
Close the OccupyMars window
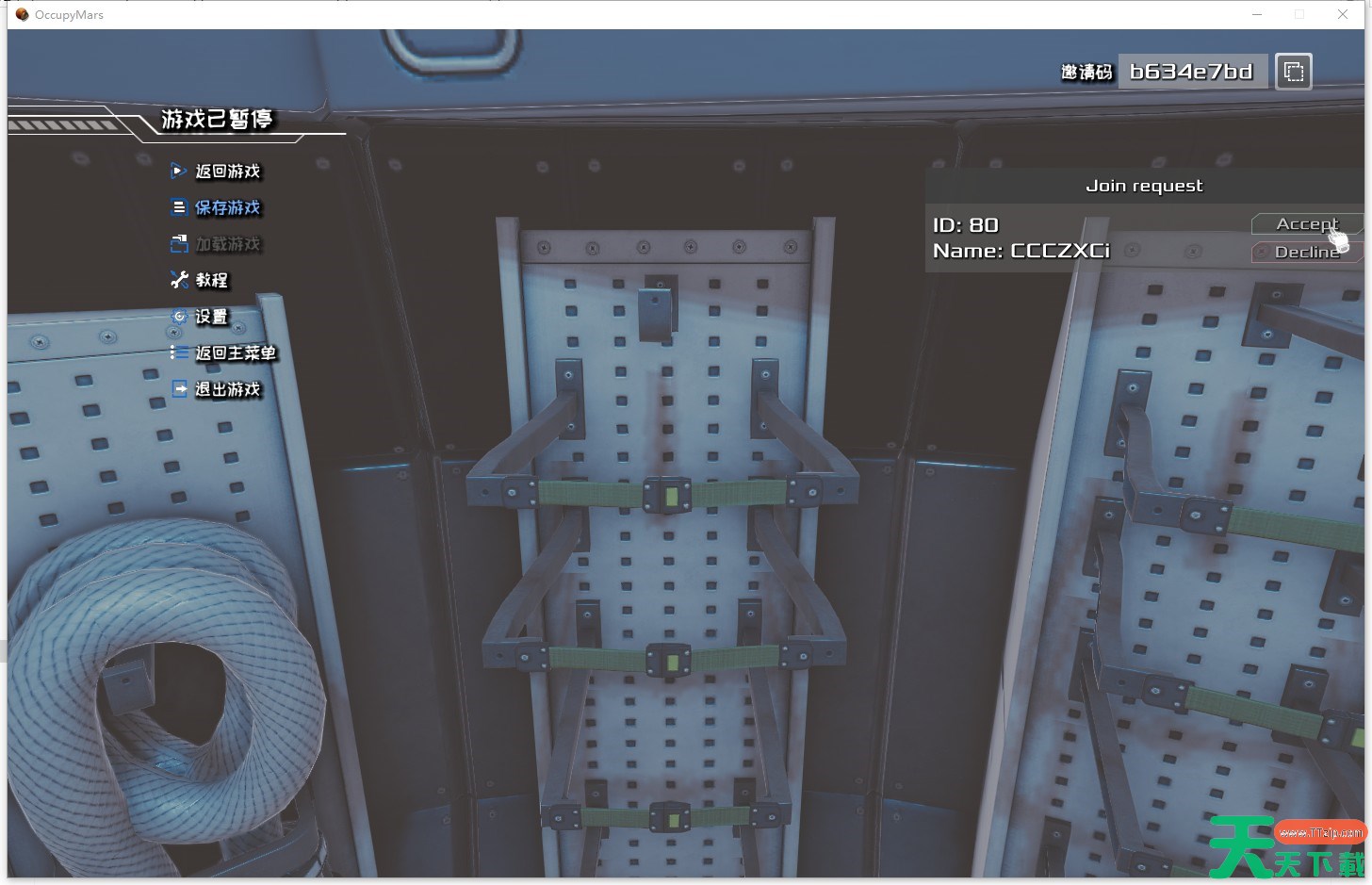click(1343, 14)
